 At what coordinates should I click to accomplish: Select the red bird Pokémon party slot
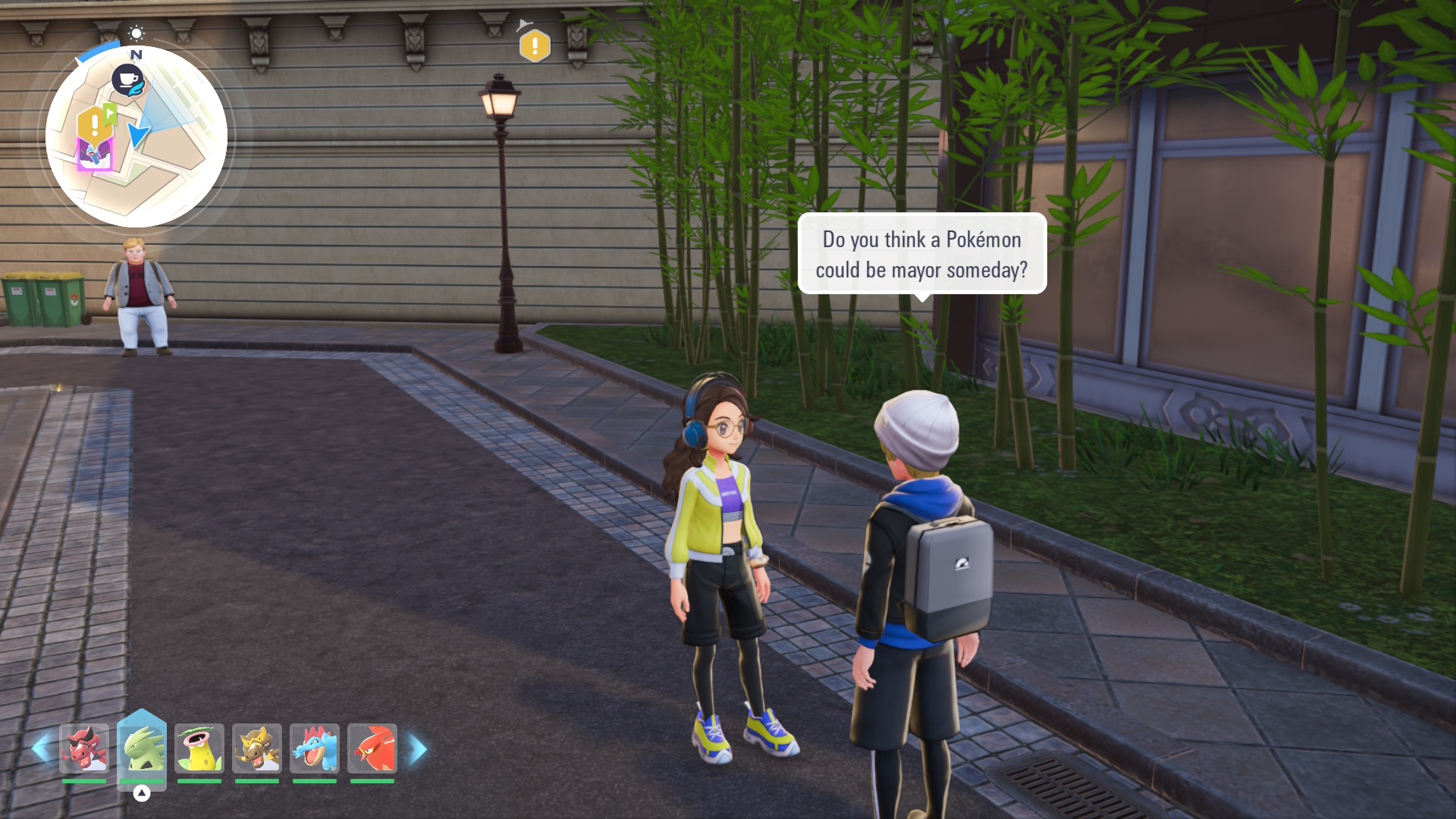372,749
